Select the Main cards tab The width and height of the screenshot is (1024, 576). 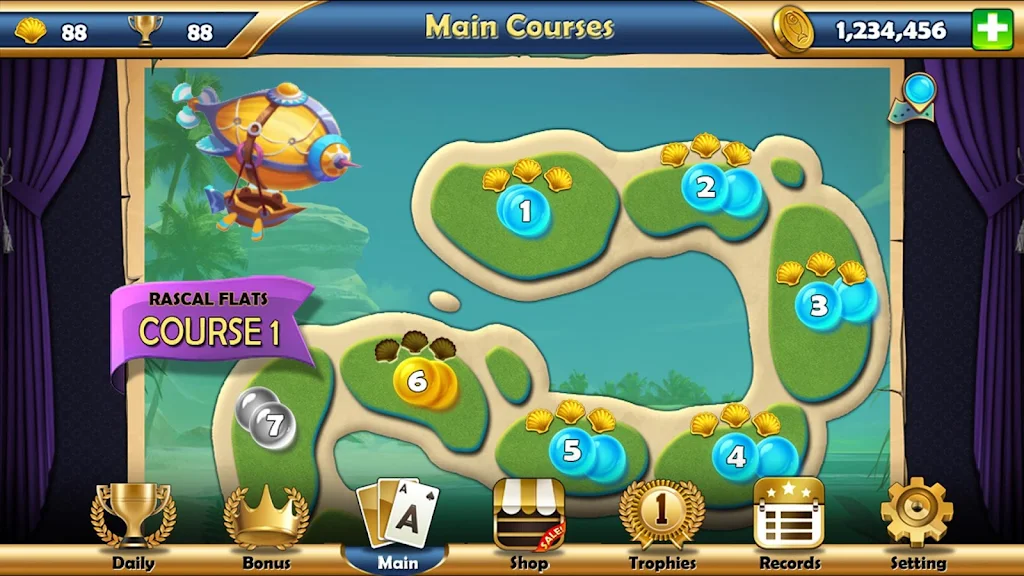tap(398, 520)
